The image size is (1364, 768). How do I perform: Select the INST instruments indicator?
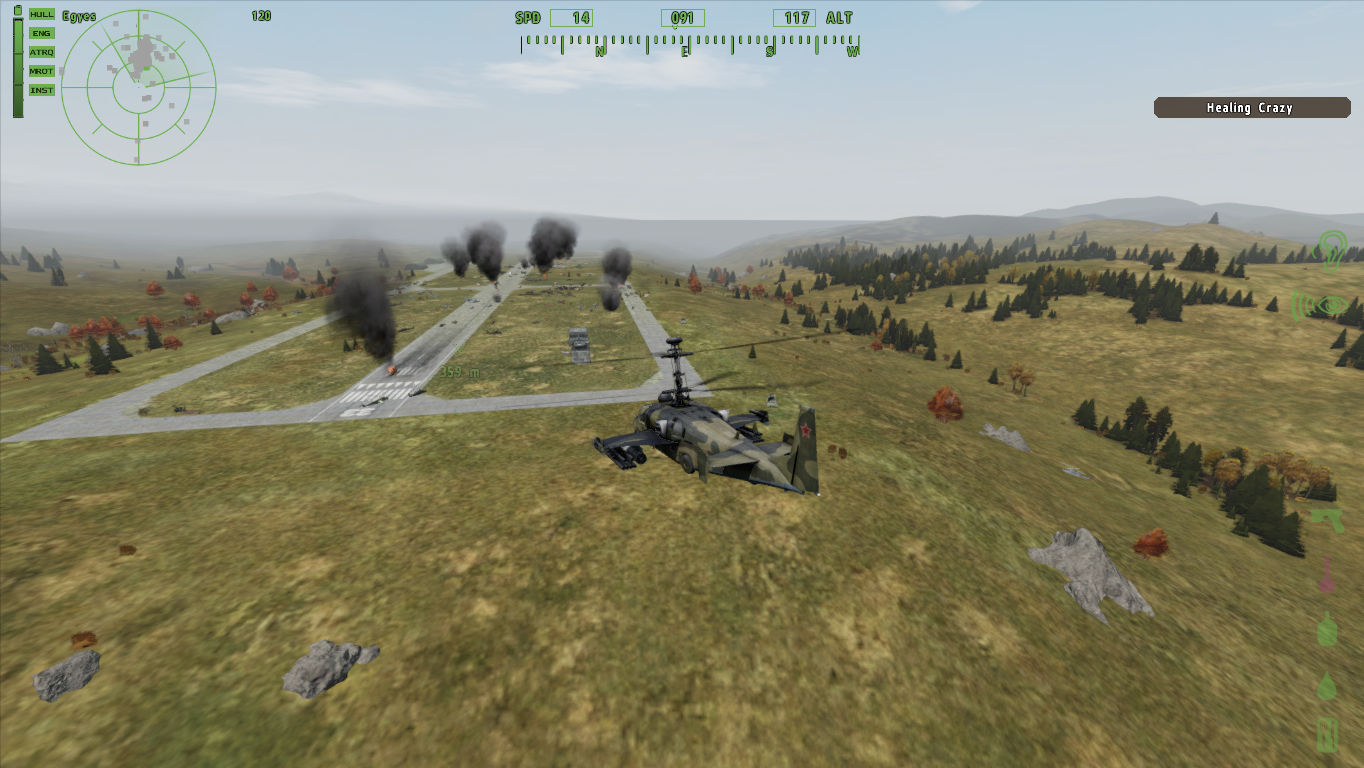pos(42,90)
